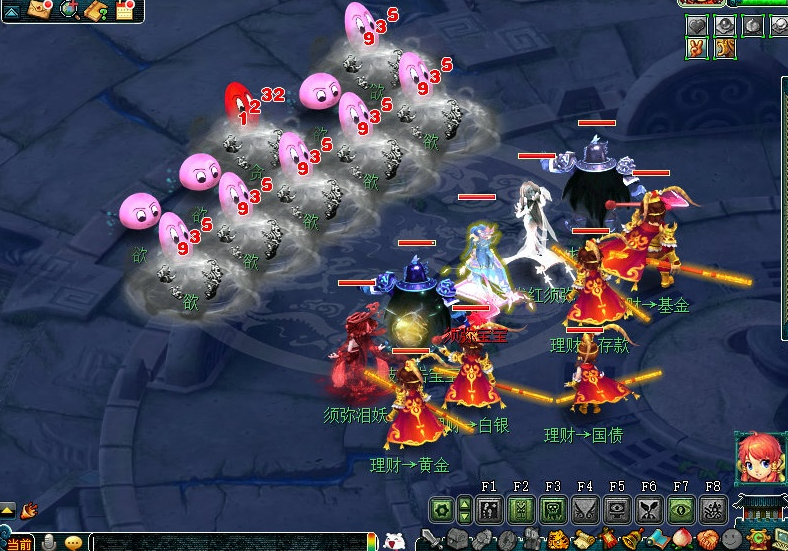Trigger the F4 wings skill
The height and width of the screenshot is (551, 788).
[x=585, y=510]
